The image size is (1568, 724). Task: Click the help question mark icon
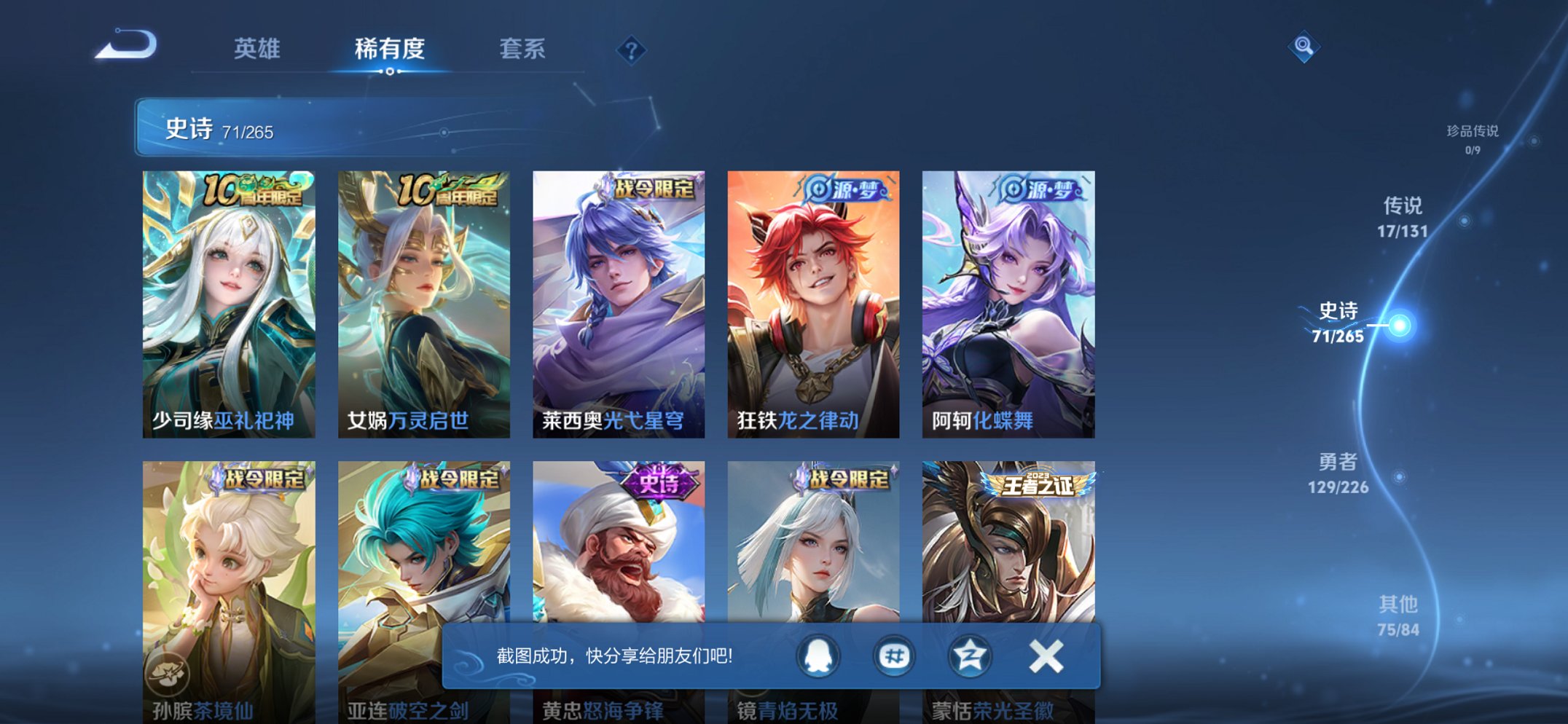pyautogui.click(x=632, y=48)
